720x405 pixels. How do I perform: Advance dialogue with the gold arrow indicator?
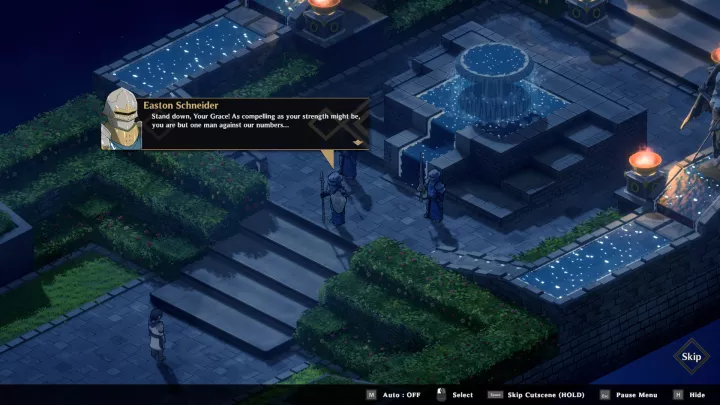tap(357, 143)
